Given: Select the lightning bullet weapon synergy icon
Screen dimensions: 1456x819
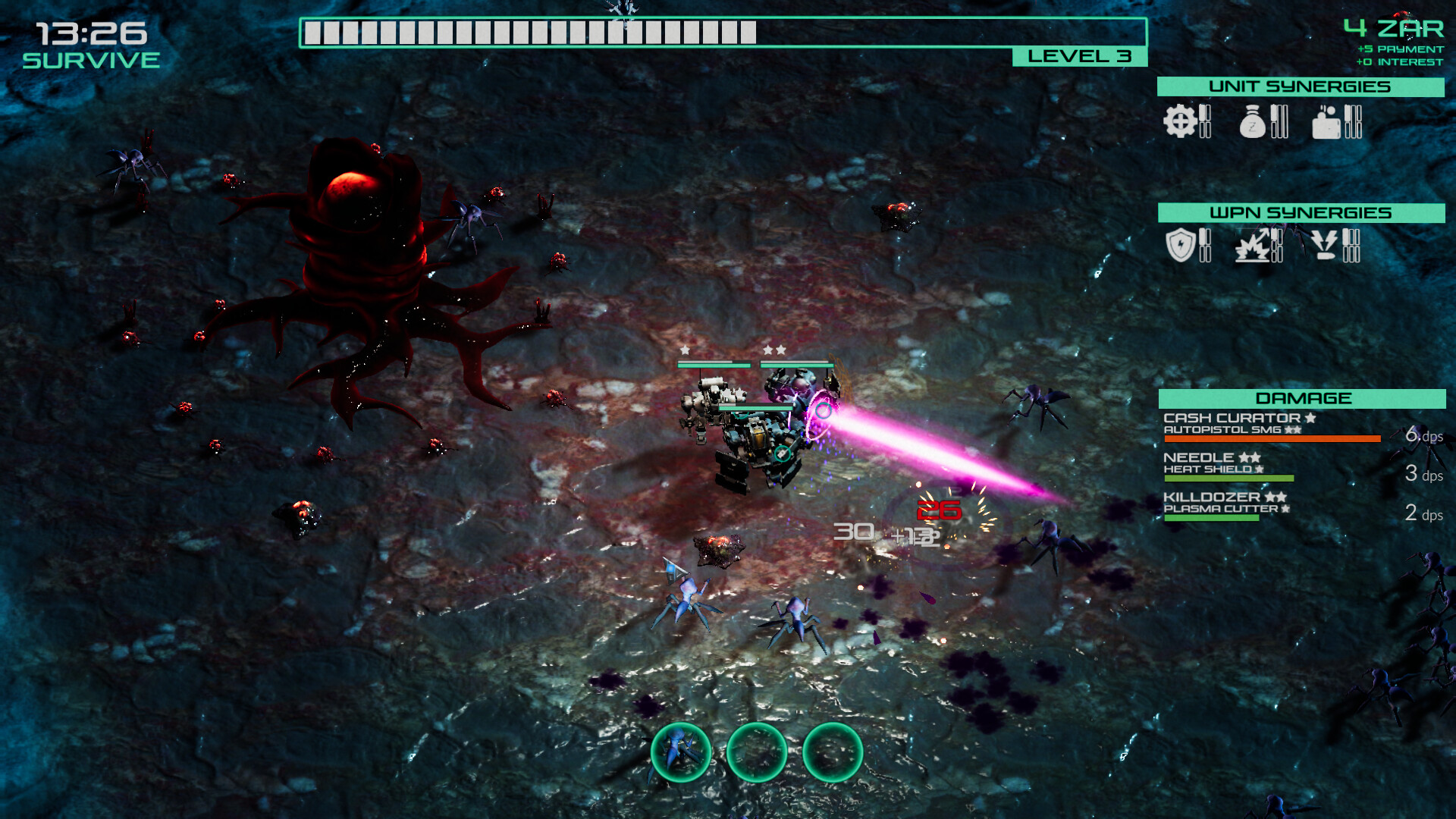Looking at the screenshot, I should click(1325, 245).
